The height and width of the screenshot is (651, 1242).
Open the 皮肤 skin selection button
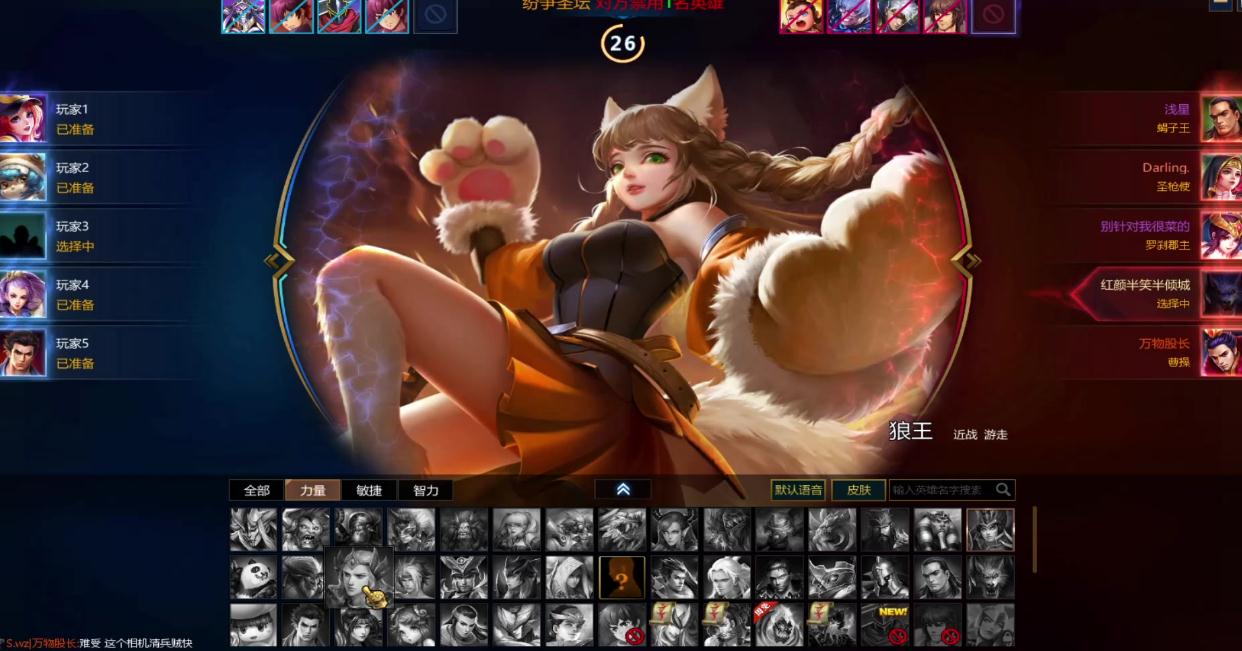858,490
